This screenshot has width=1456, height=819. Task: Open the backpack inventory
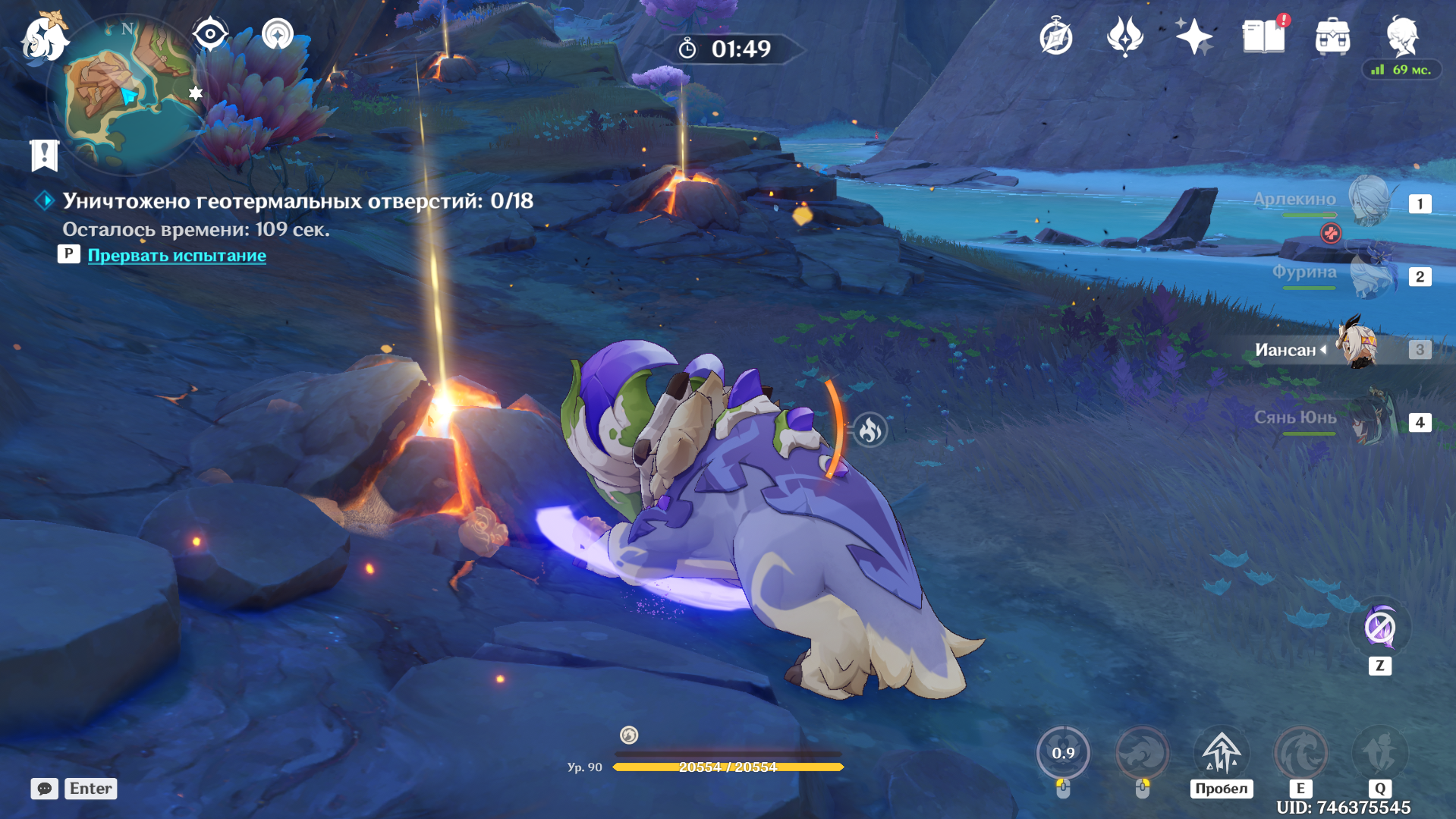click(x=1332, y=36)
